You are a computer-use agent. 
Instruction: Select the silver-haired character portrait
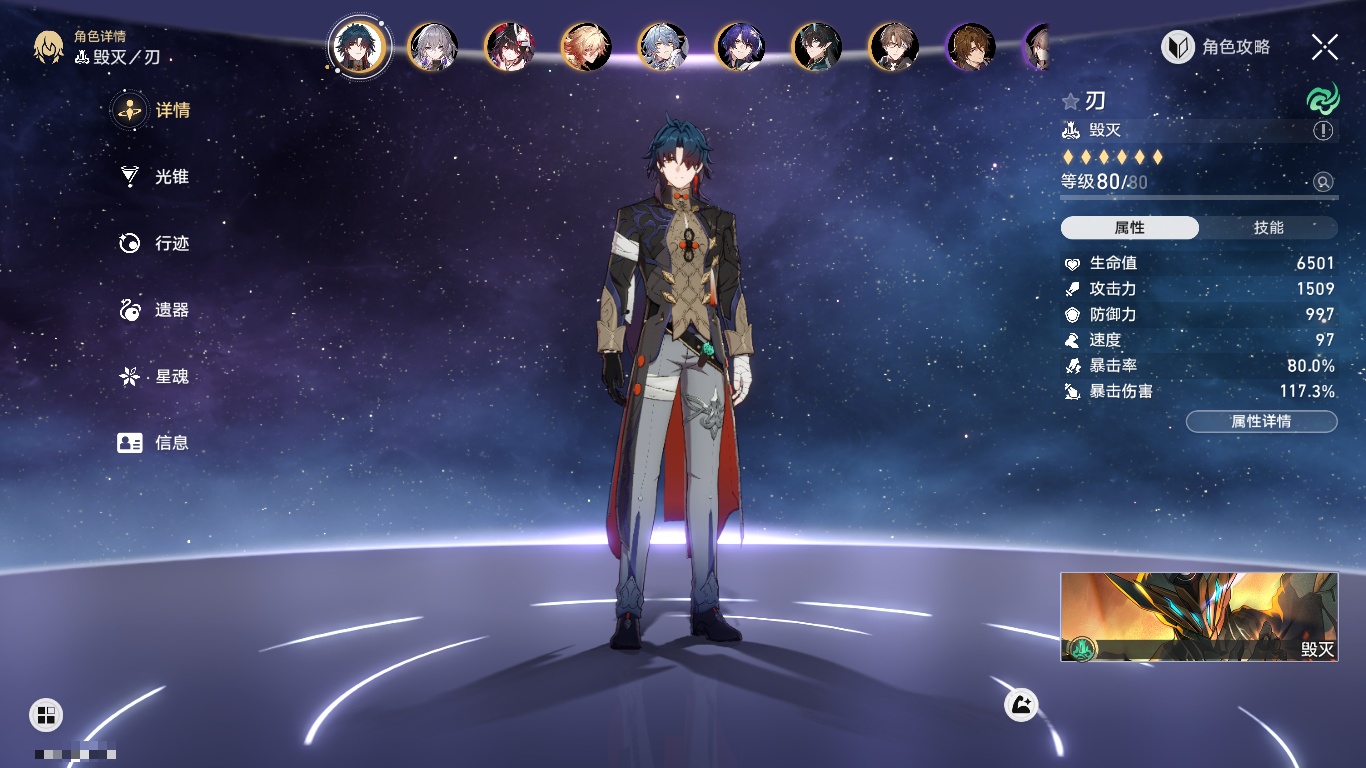point(433,47)
